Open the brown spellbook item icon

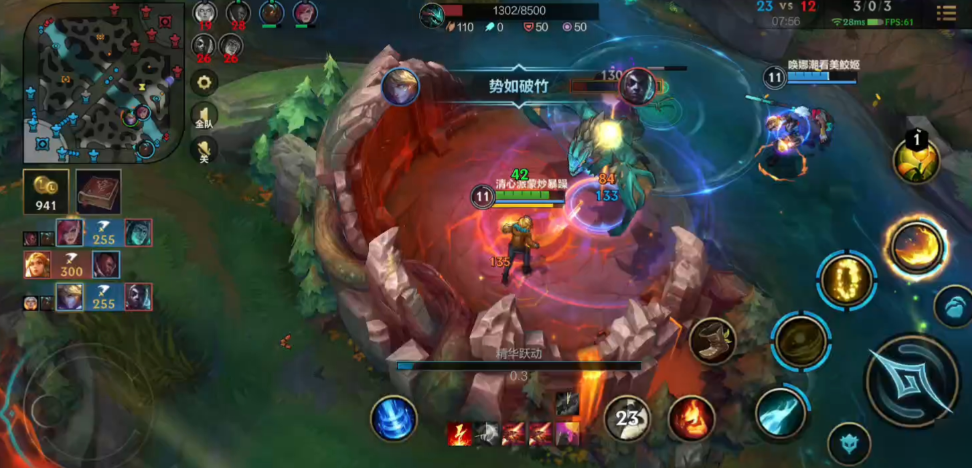pos(98,190)
